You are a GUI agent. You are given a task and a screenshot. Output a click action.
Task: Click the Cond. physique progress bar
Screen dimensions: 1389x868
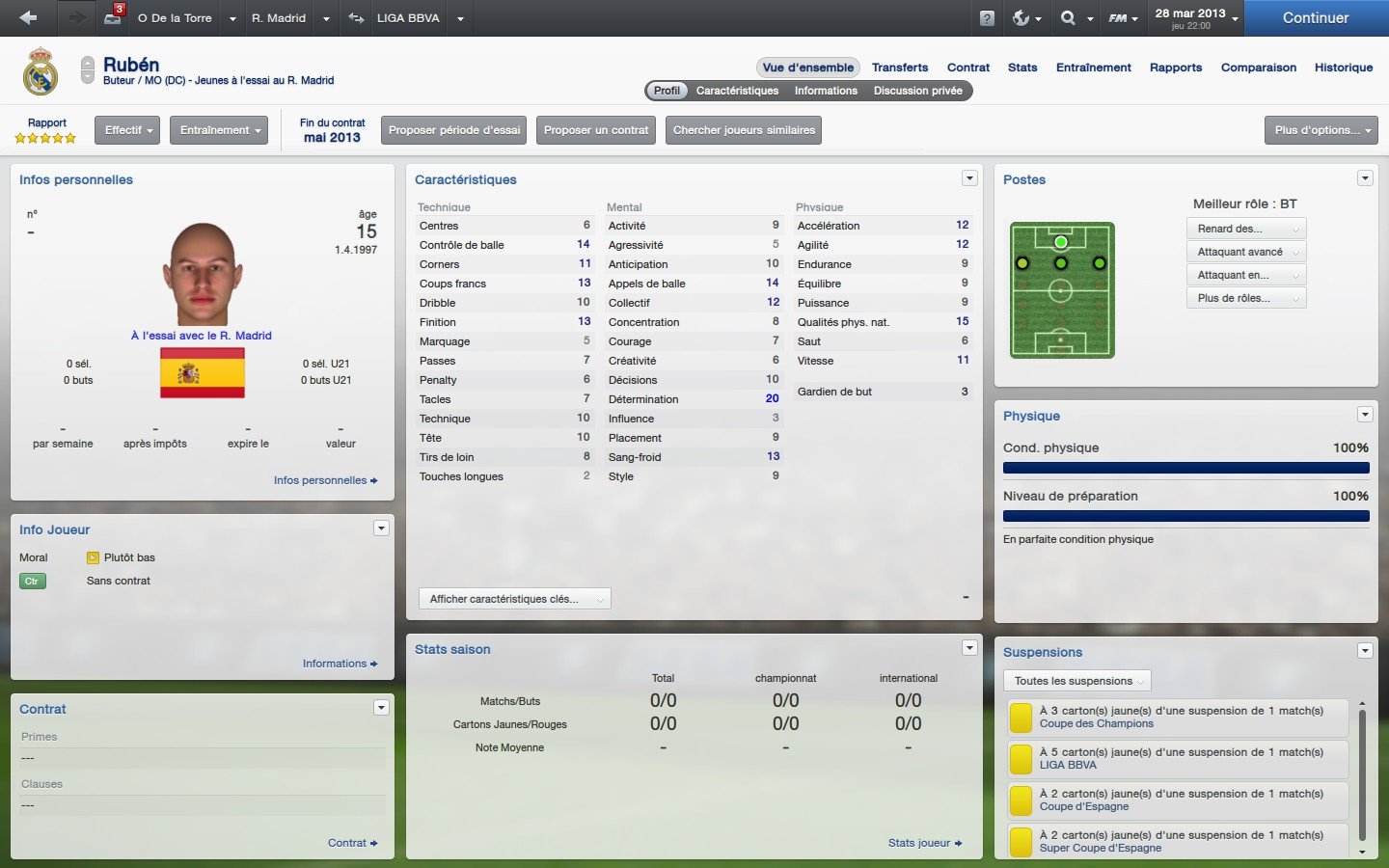coord(1185,468)
